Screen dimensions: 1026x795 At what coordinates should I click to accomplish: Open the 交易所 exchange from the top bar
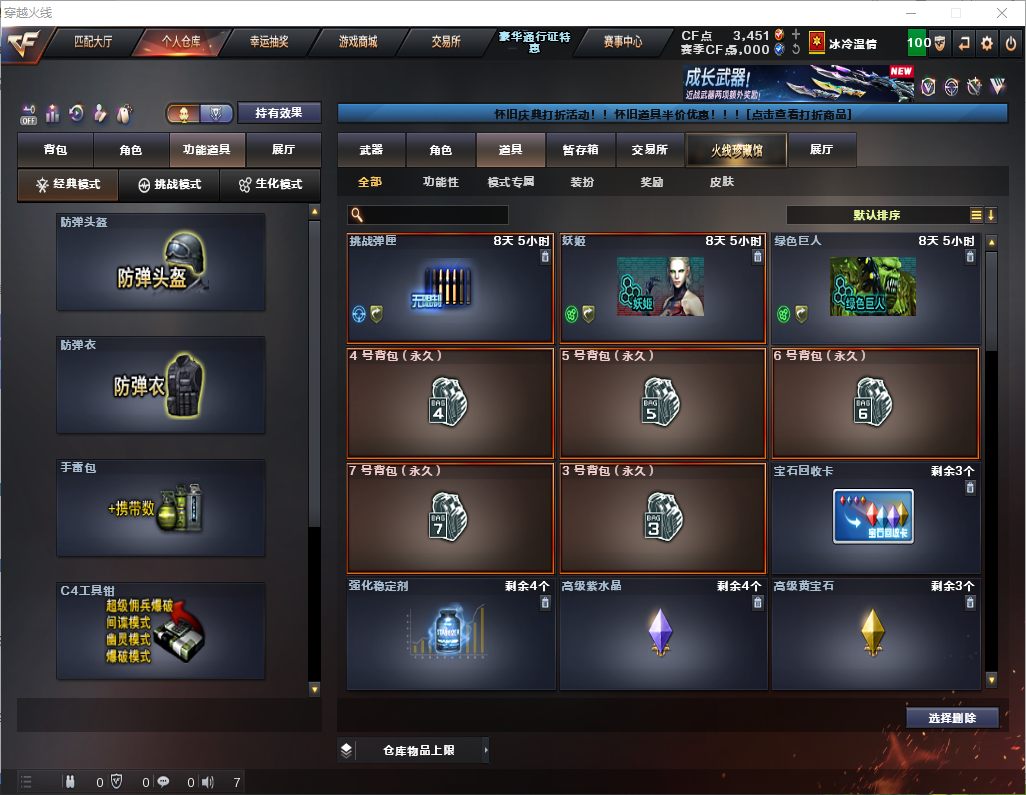click(446, 42)
